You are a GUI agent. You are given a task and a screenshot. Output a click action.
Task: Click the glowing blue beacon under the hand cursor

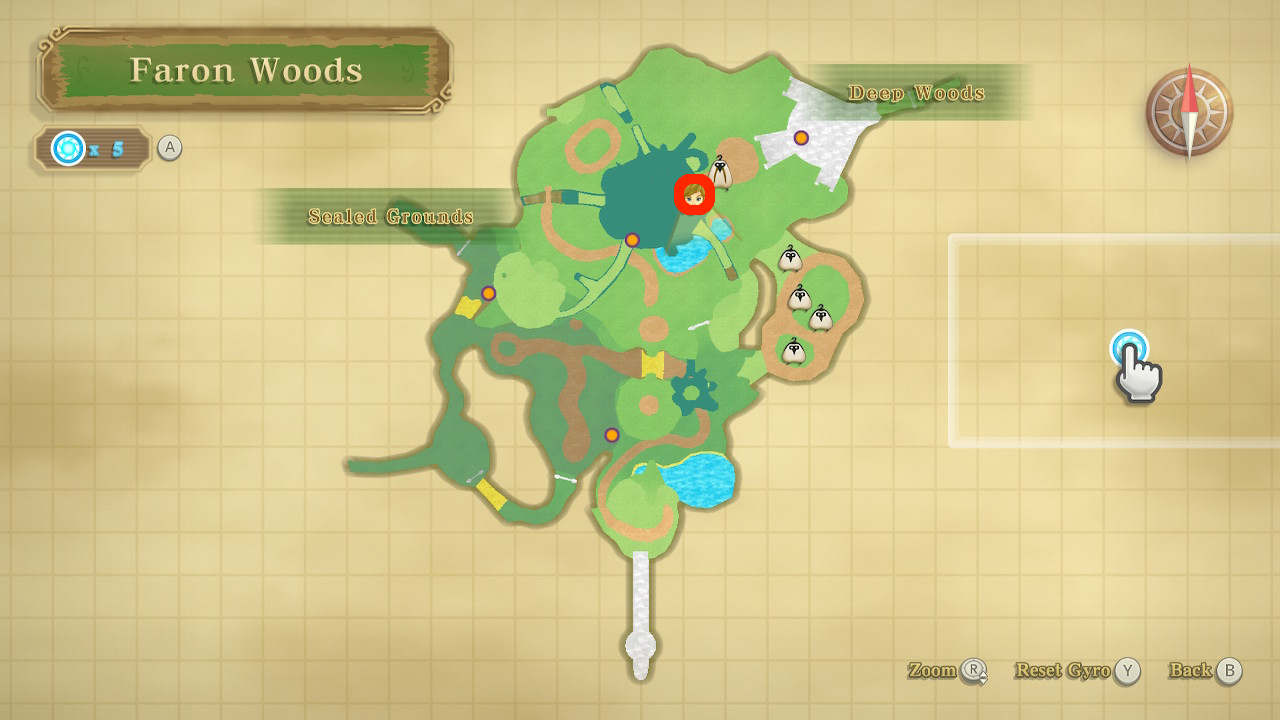coord(1128,348)
